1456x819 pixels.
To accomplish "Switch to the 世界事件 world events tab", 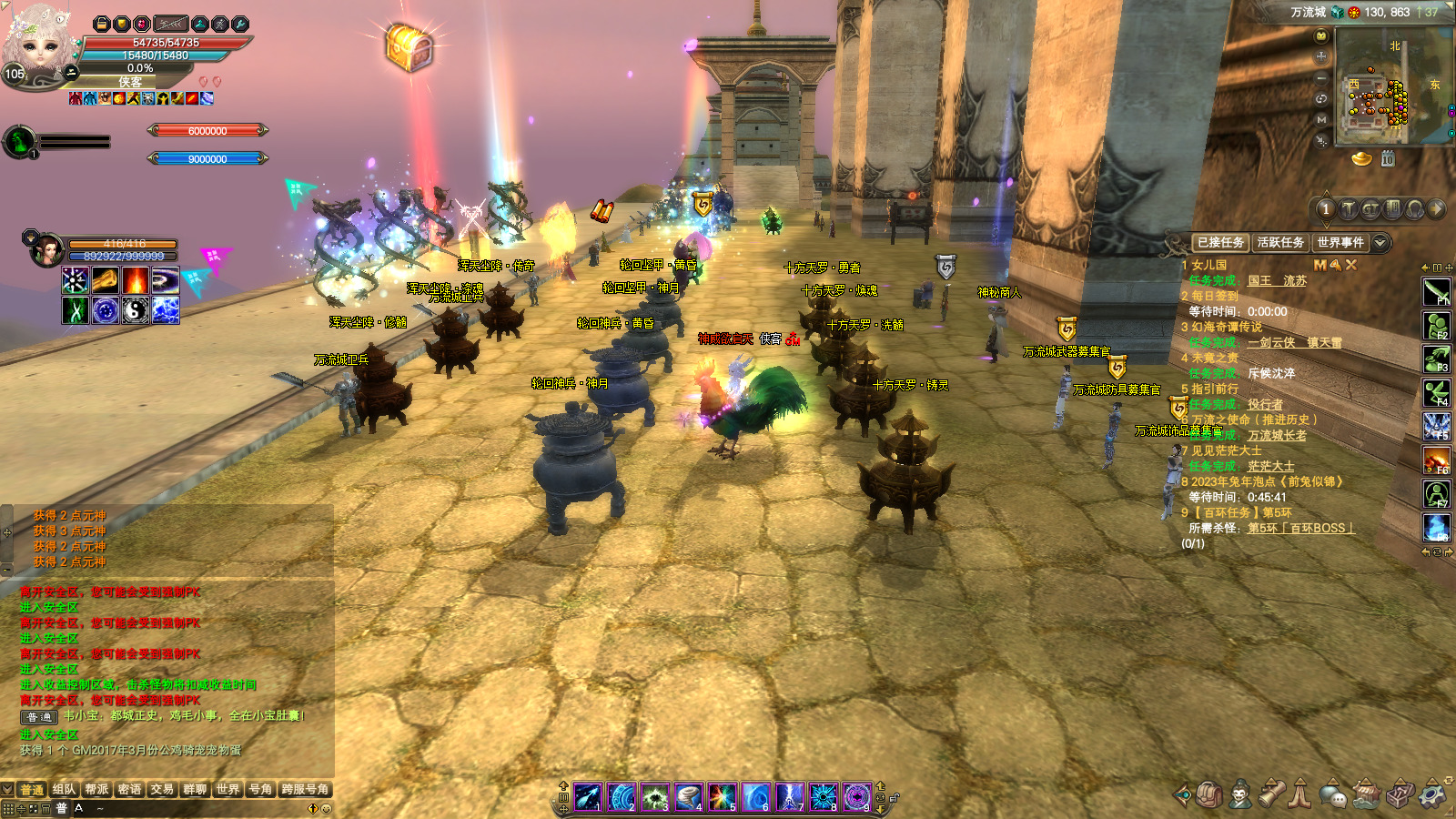I will click(x=1340, y=242).
